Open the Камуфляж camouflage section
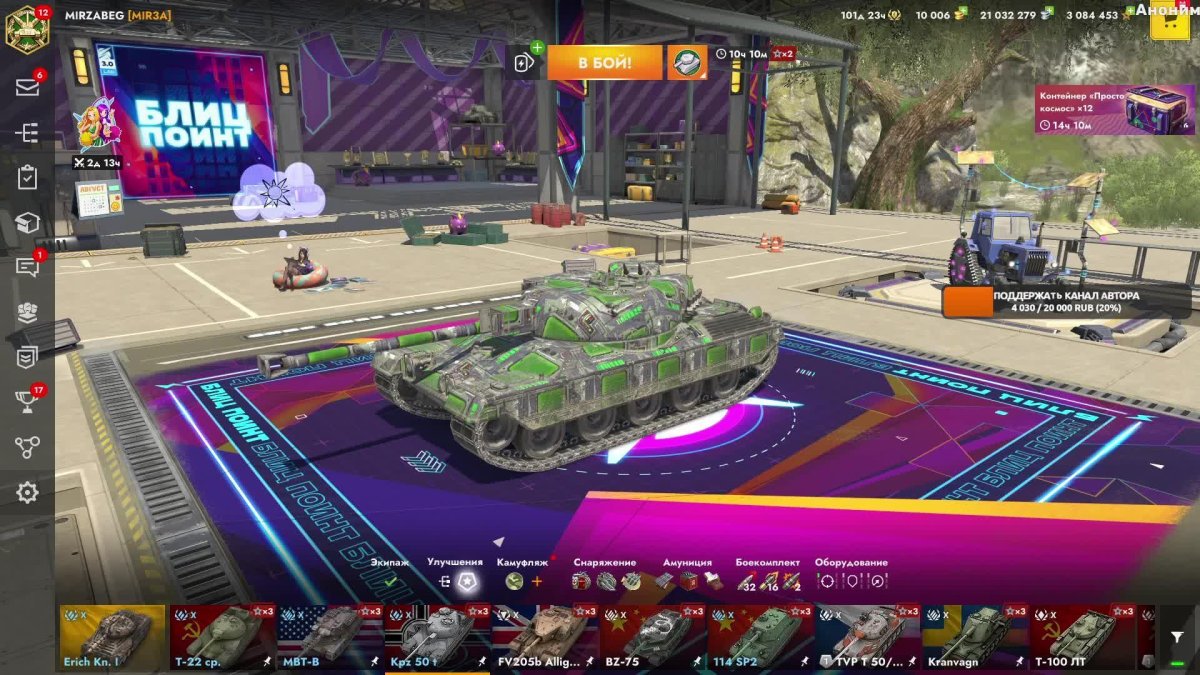The image size is (1200, 675). tap(524, 573)
